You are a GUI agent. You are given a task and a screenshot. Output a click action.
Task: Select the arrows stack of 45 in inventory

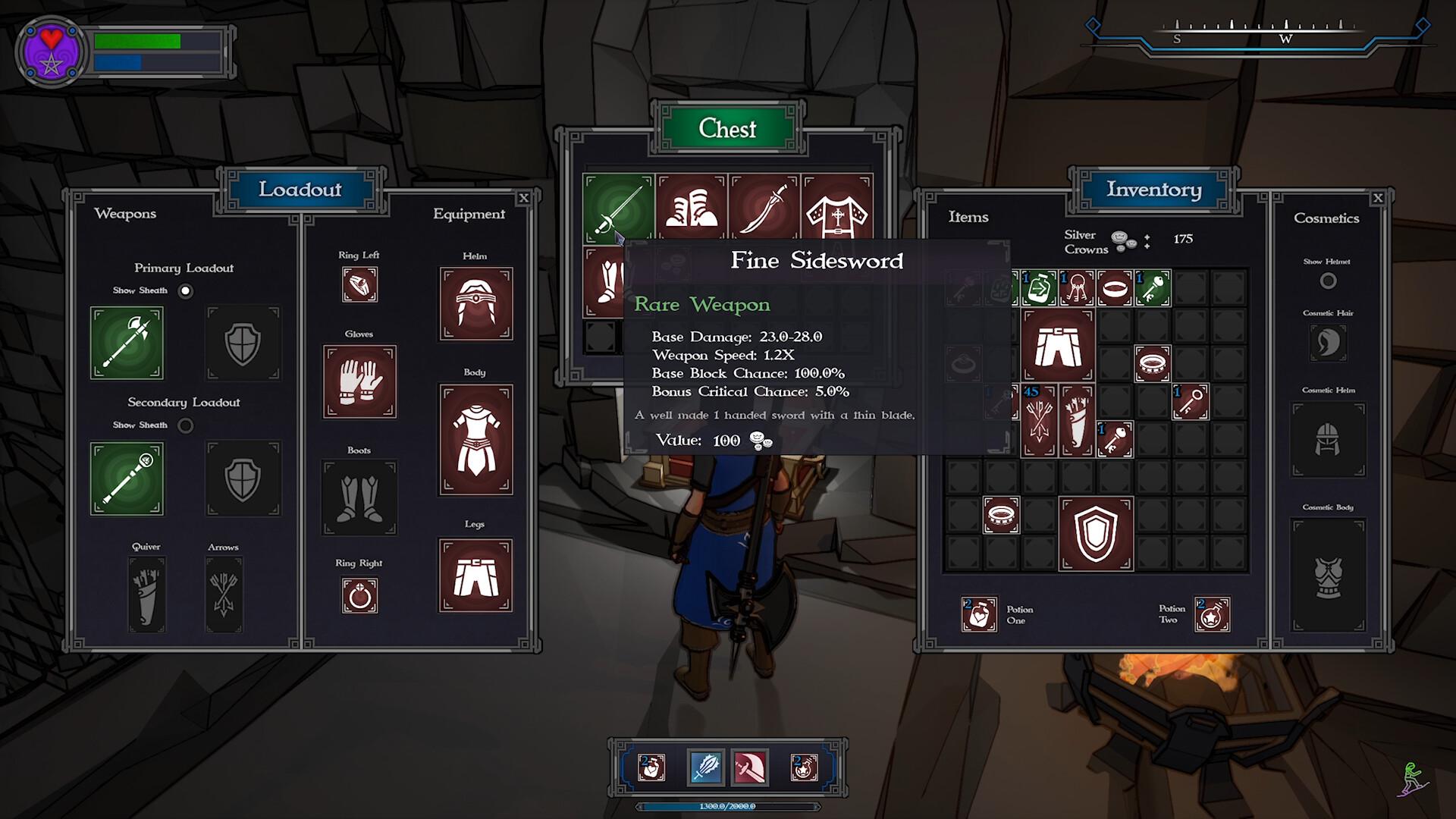(1038, 421)
